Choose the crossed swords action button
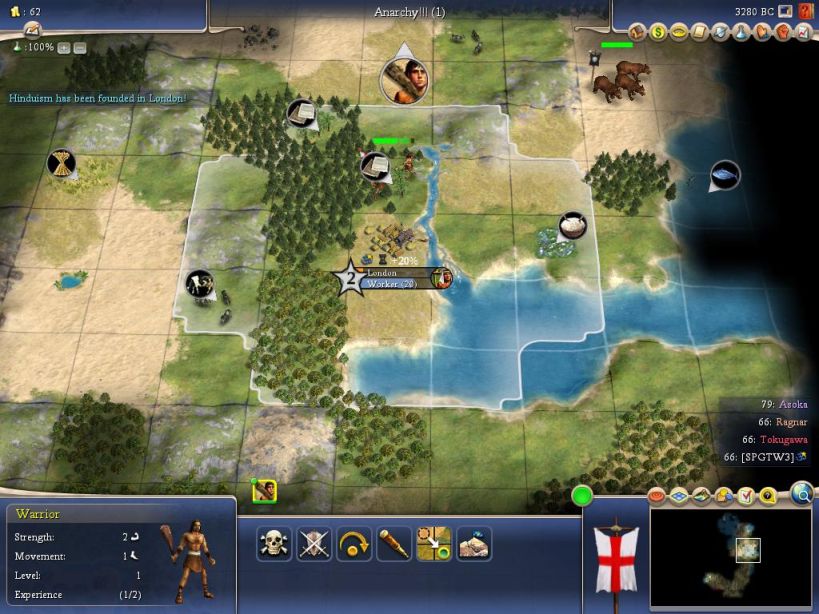 [314, 544]
